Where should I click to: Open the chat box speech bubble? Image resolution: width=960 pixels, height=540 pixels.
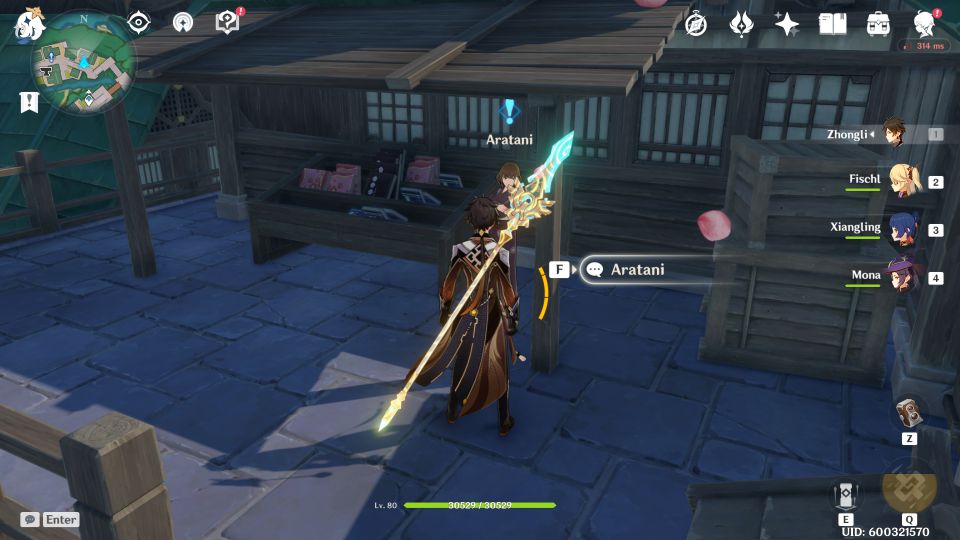pos(30,519)
